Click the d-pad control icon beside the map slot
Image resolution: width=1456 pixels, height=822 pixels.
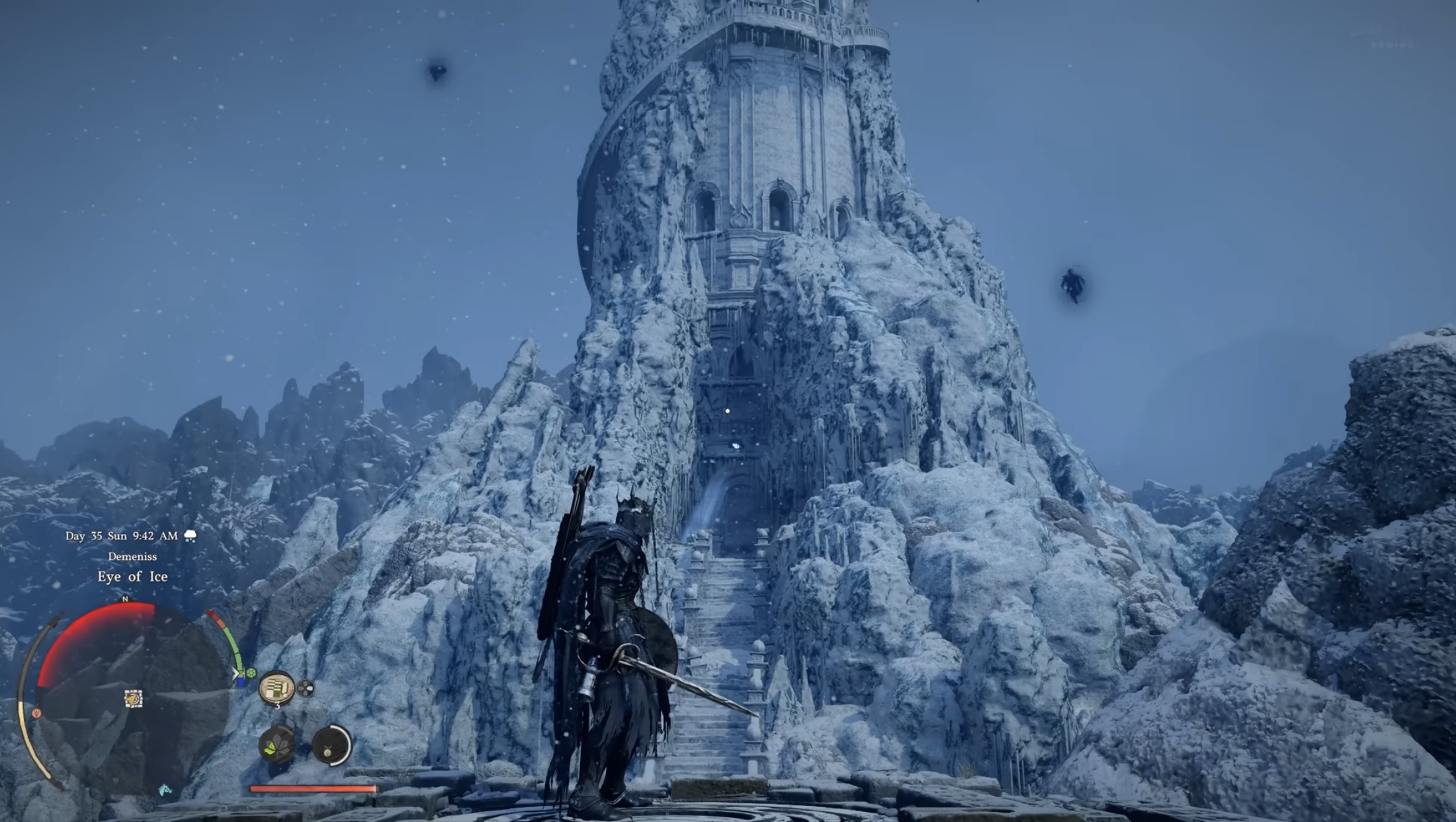[306, 688]
